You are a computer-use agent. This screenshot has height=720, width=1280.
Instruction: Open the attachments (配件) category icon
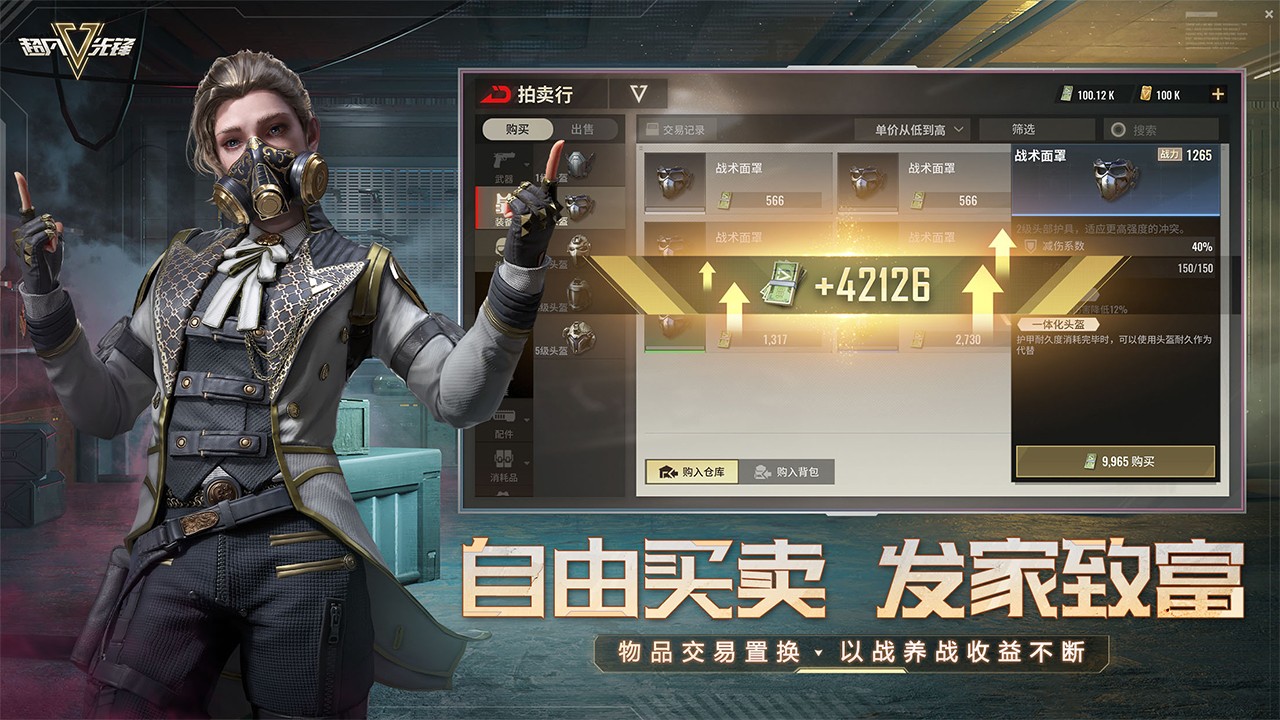503,416
